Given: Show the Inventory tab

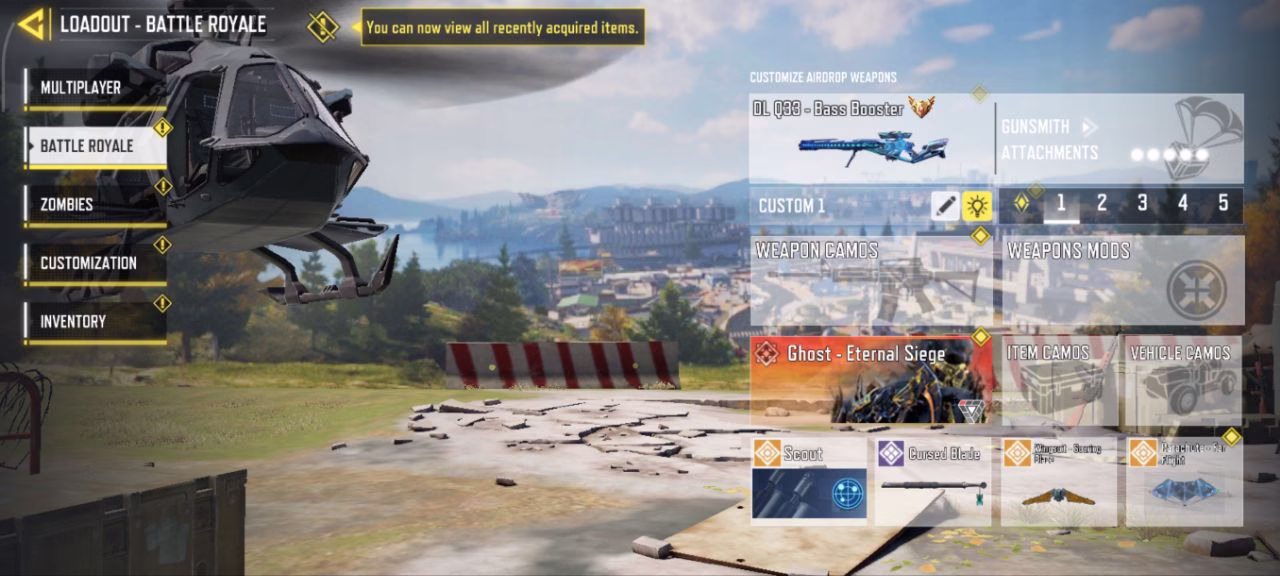Looking at the screenshot, I should (x=95, y=321).
